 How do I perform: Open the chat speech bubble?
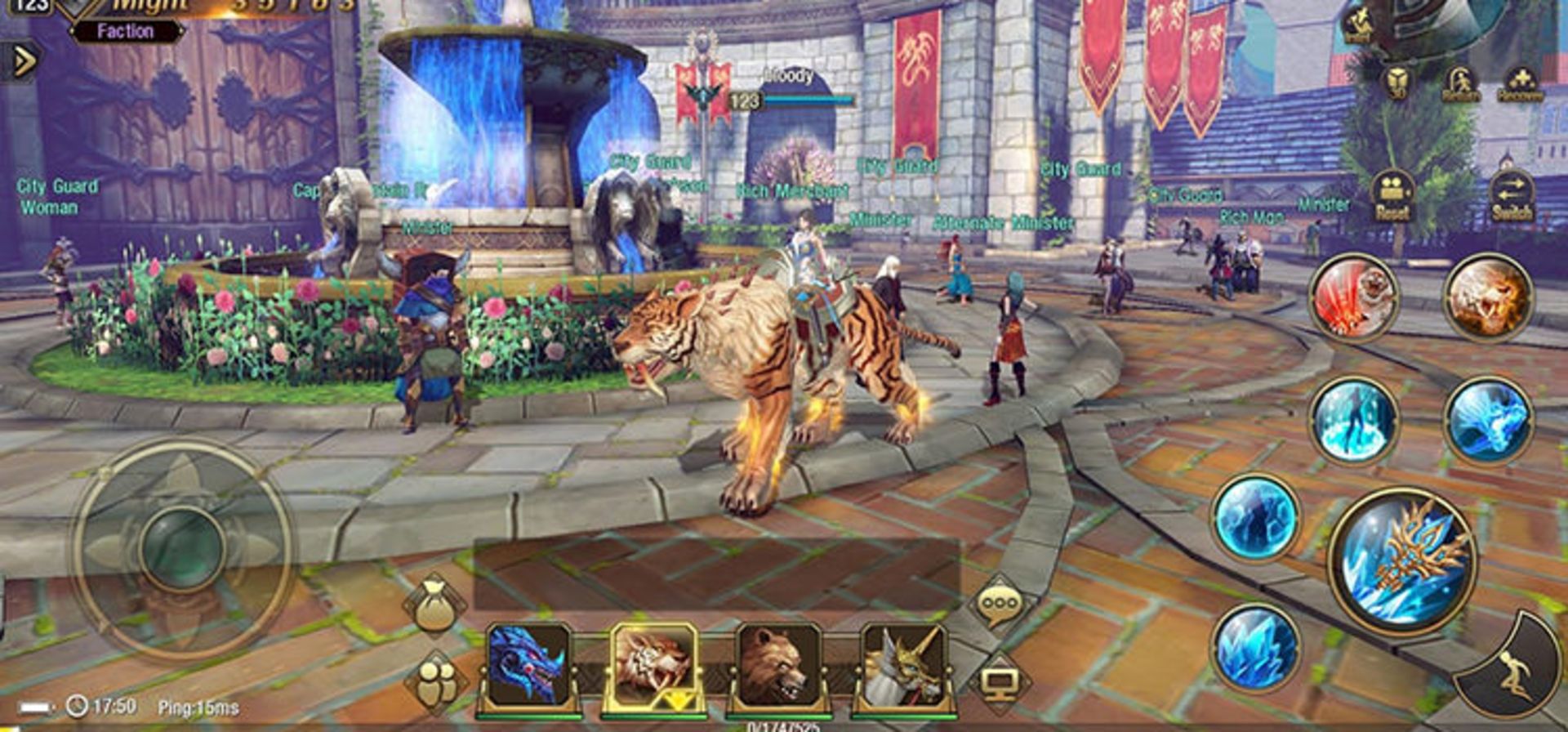pyautogui.click(x=999, y=605)
